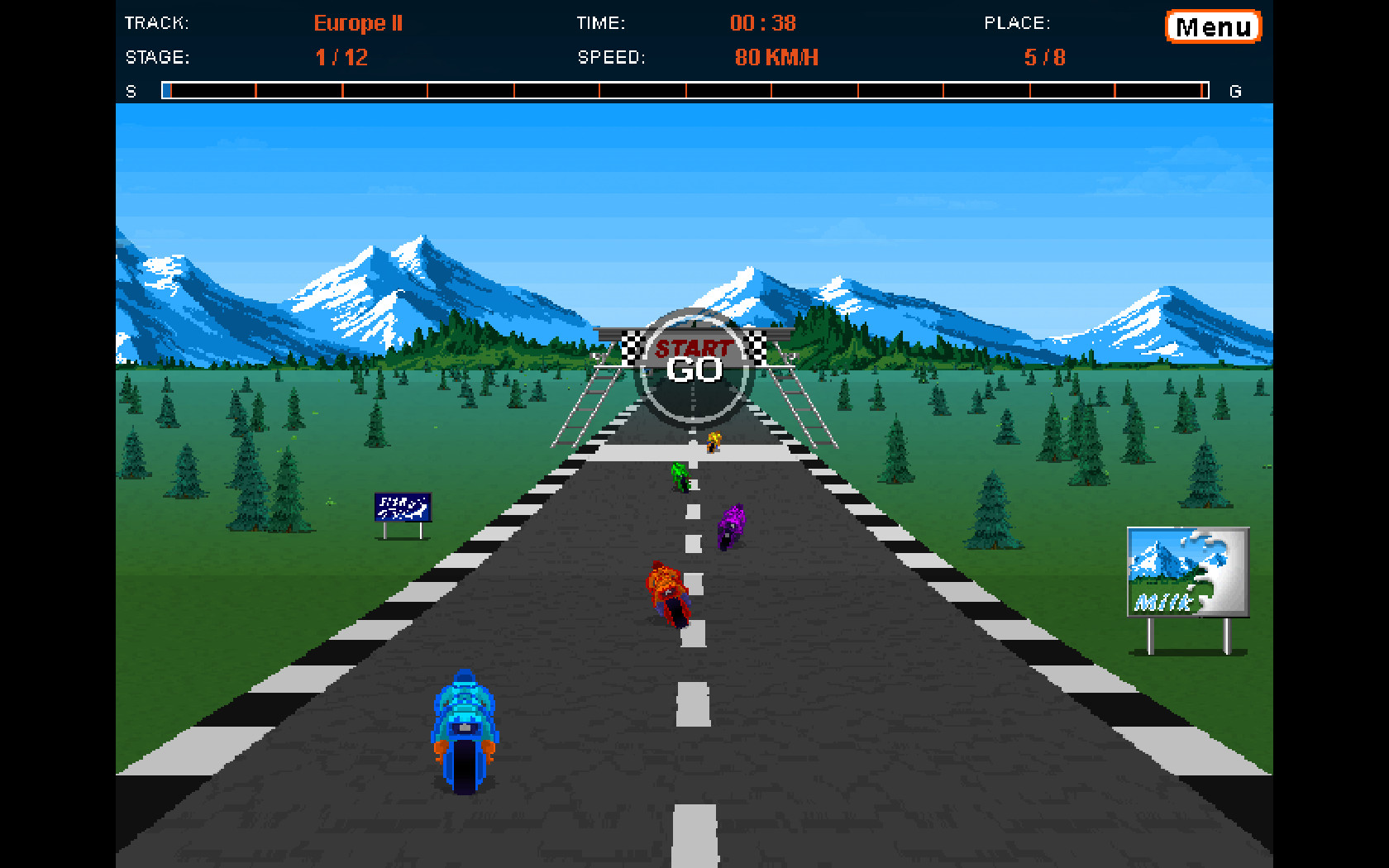The image size is (1389, 868).
Task: Expand the TIME 00:38 counter
Action: 761,23
